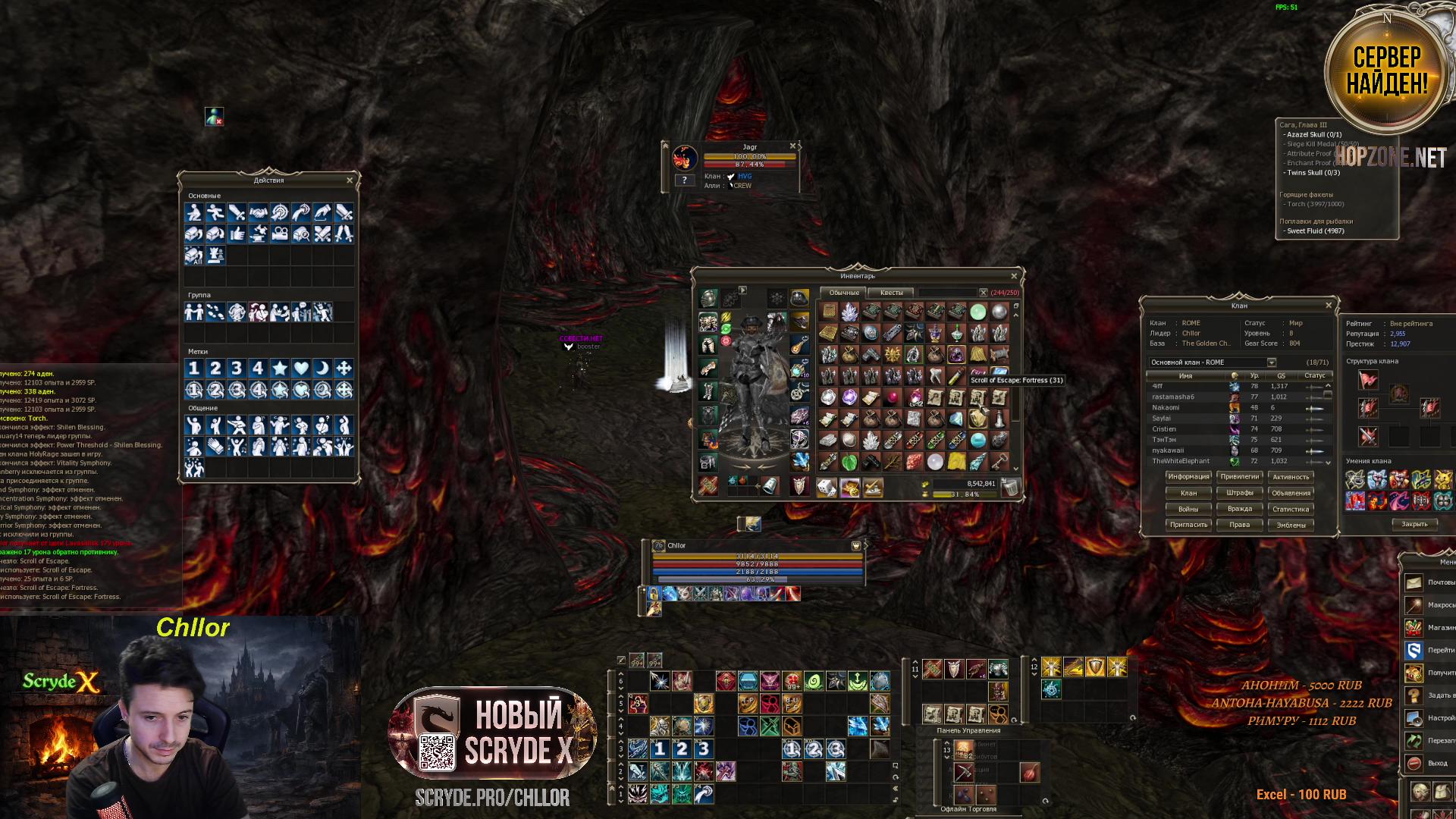Open the Основной клан - ROME dropdown

tap(1272, 362)
